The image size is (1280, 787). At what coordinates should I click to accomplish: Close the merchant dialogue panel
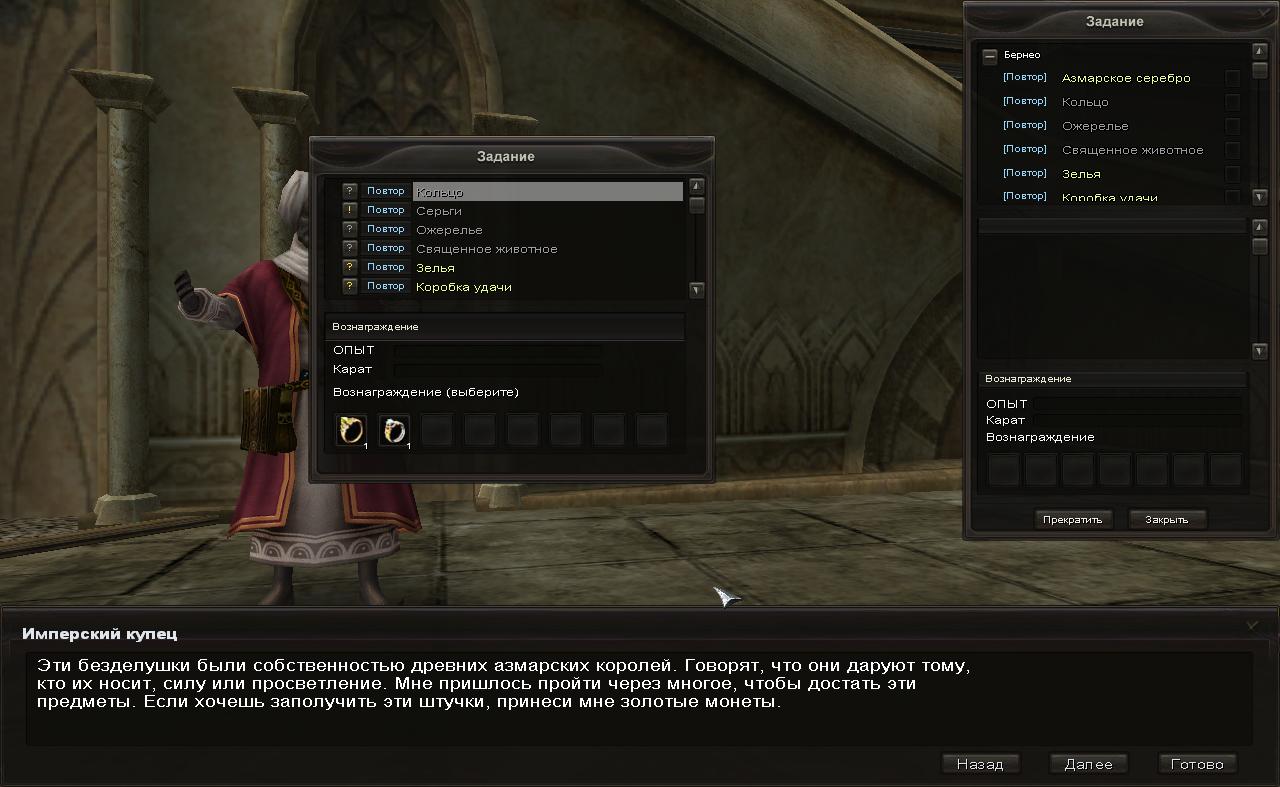[x=1252, y=625]
